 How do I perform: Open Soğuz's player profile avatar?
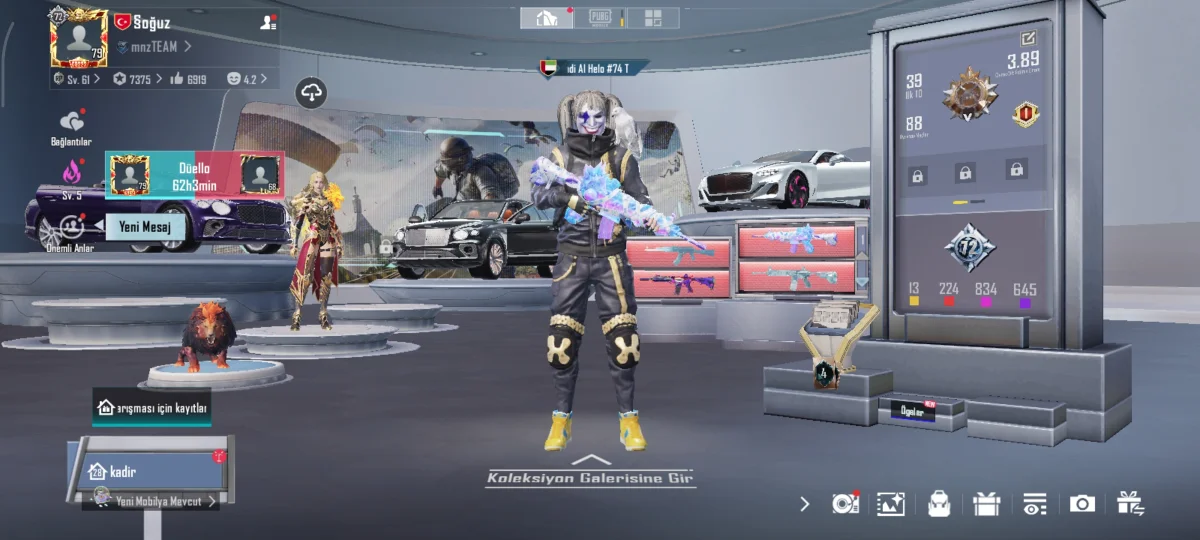pos(79,40)
